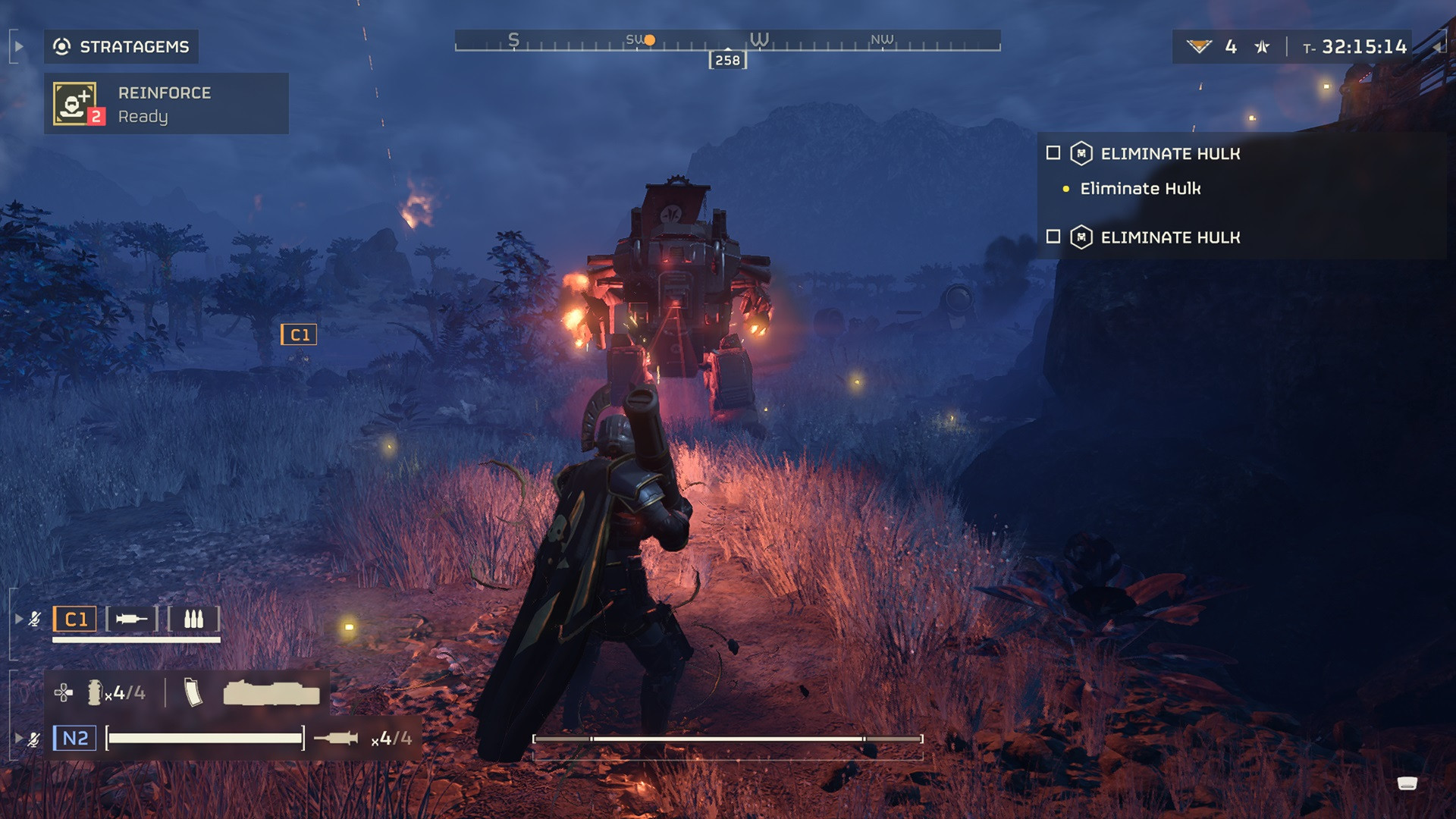
Task: Select the stim syringe beside N2's health bar
Action: coord(336,738)
